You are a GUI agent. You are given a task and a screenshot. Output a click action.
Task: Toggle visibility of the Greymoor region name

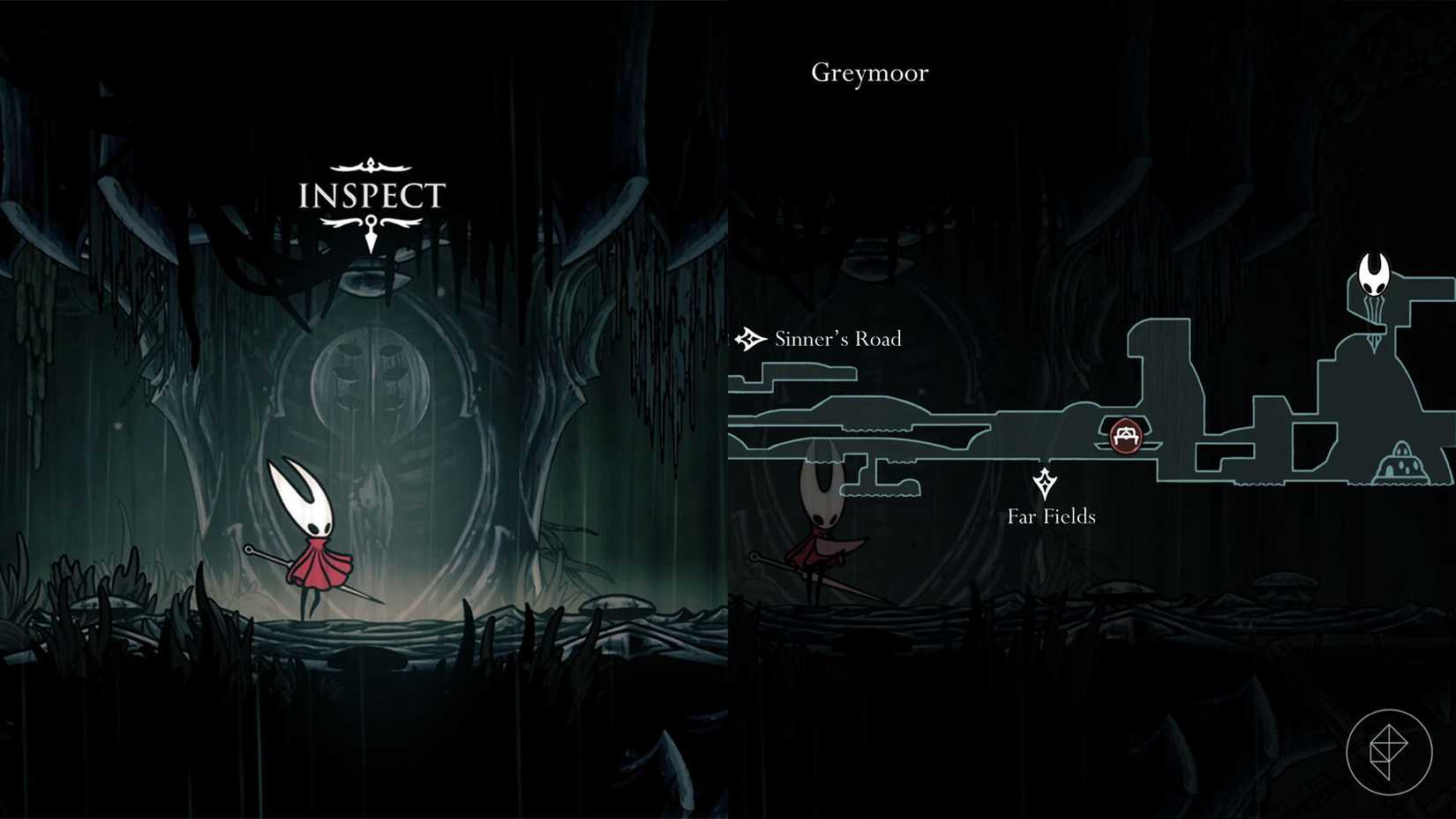(x=868, y=72)
